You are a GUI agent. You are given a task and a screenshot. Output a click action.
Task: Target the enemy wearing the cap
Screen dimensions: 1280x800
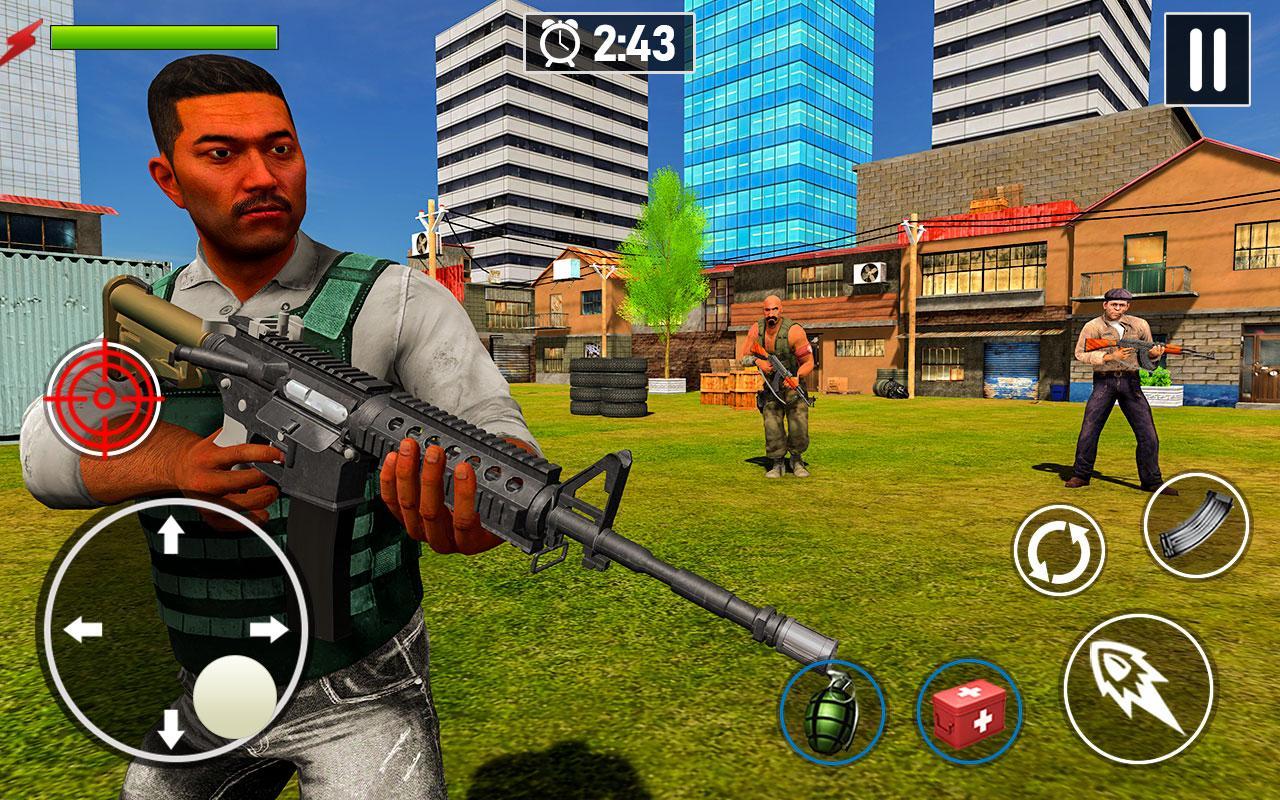(x=1115, y=370)
